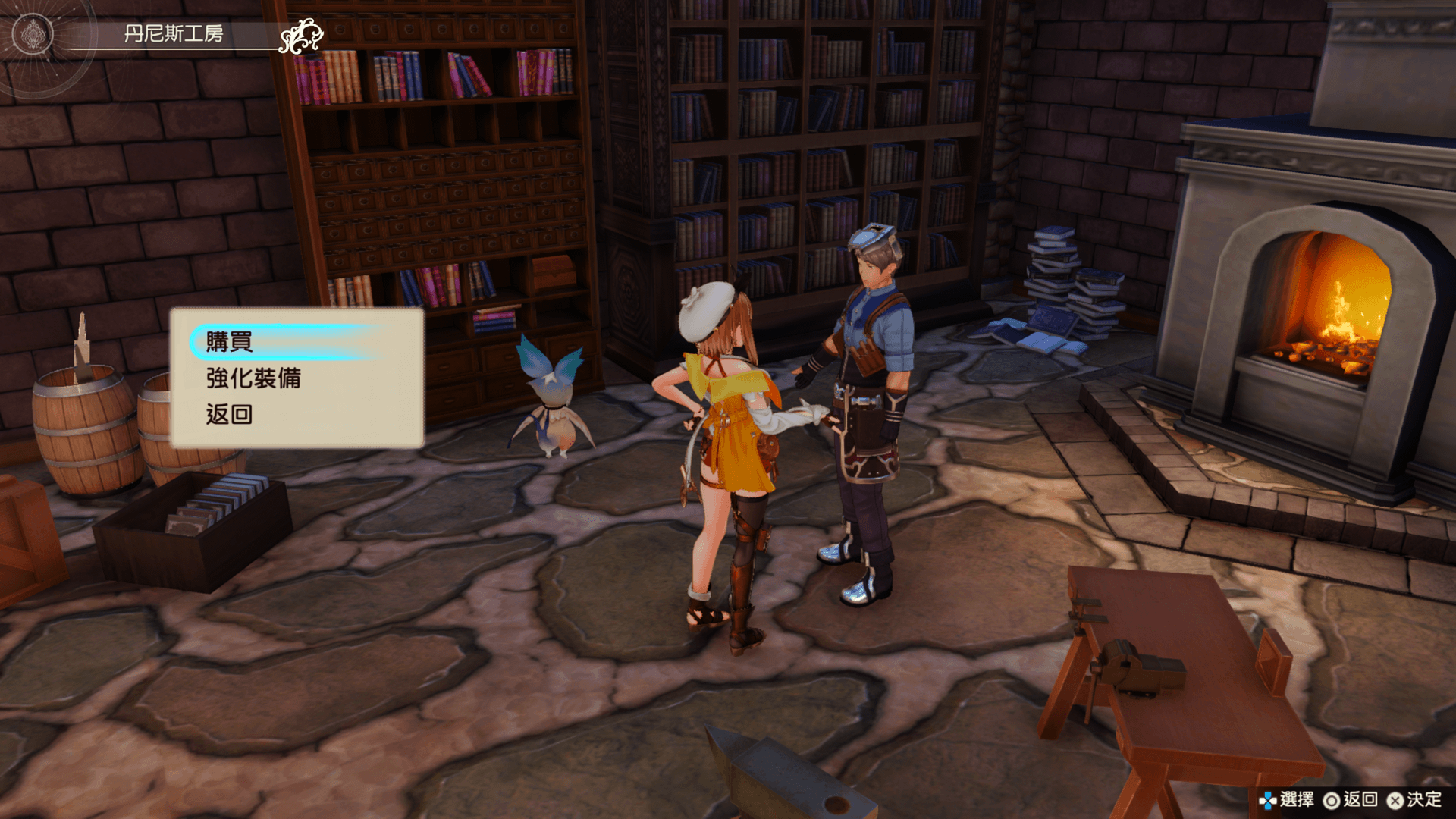
Task: Pick 返回 to leave the shop menu
Action: pyautogui.click(x=229, y=414)
